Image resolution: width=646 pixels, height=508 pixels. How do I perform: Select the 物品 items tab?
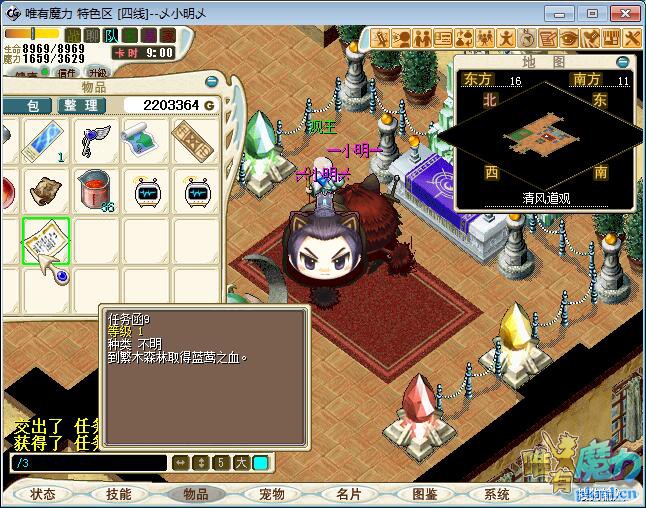[195, 494]
